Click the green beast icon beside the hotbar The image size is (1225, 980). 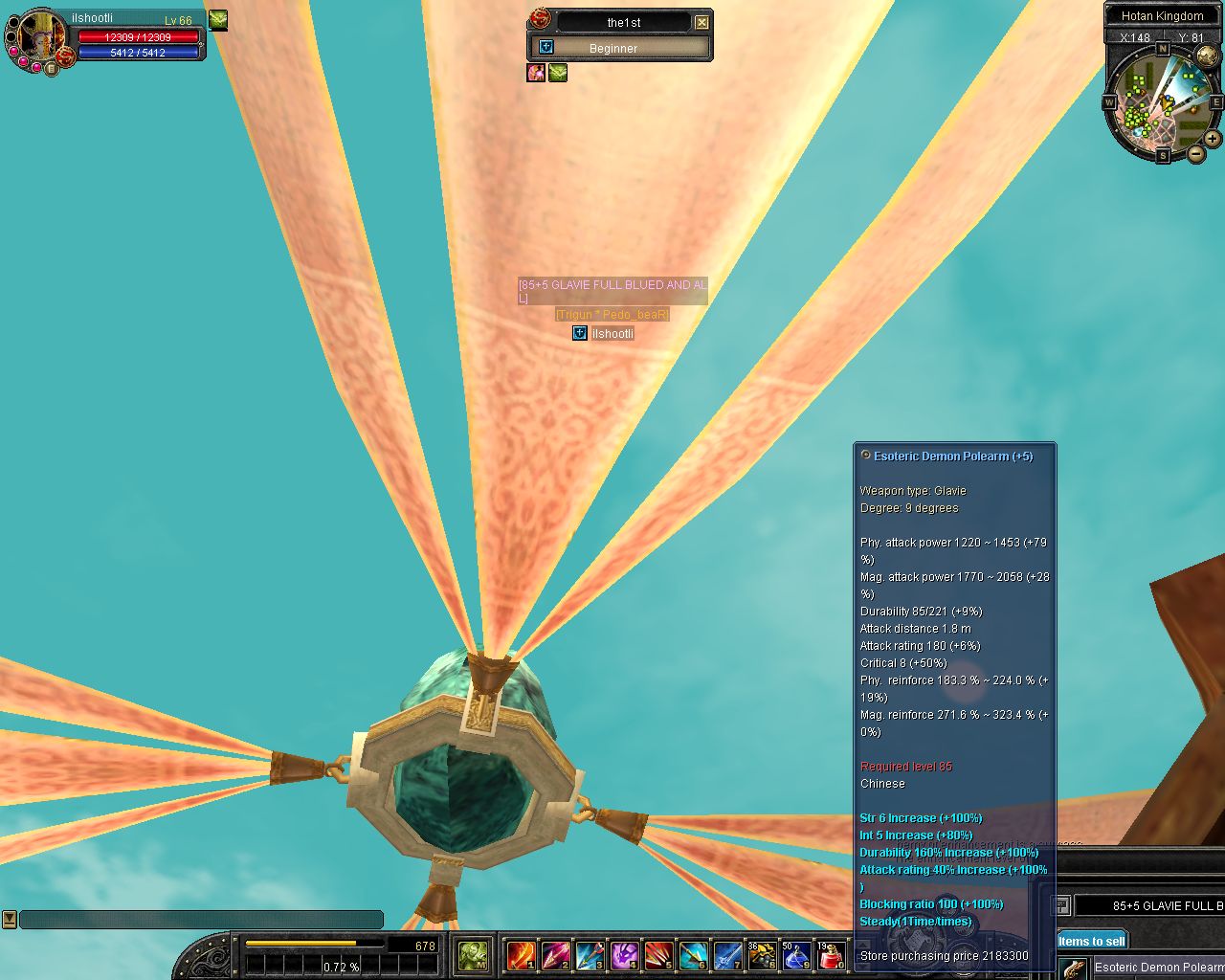(x=473, y=955)
